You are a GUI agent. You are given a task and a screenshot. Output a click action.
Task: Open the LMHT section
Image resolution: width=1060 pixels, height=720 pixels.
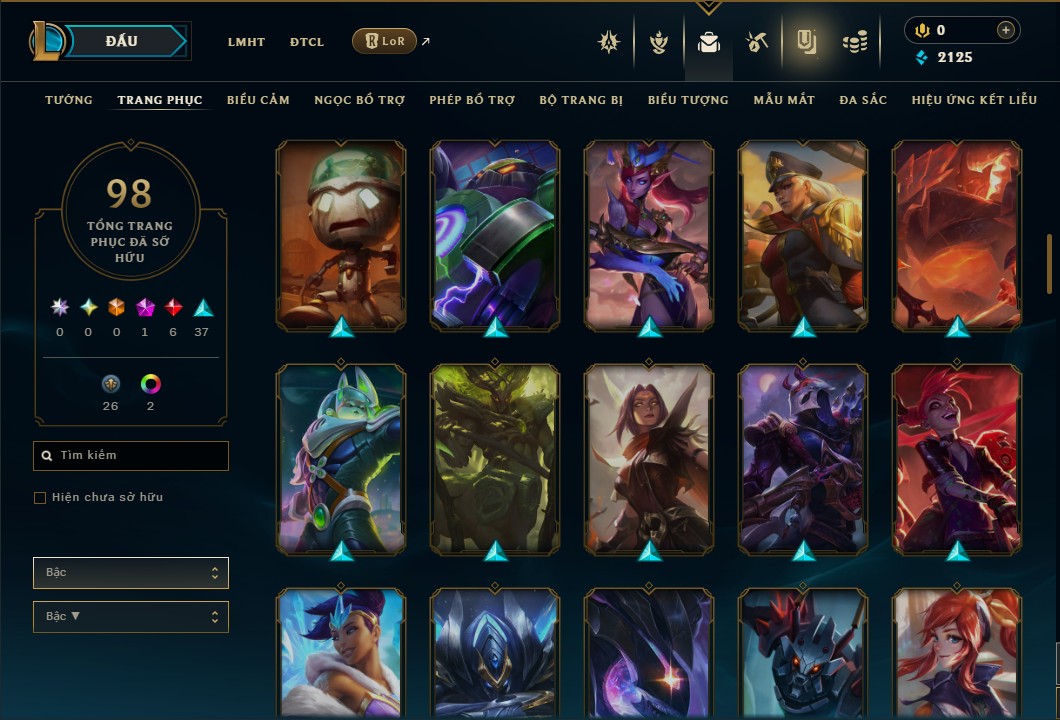[x=246, y=42]
